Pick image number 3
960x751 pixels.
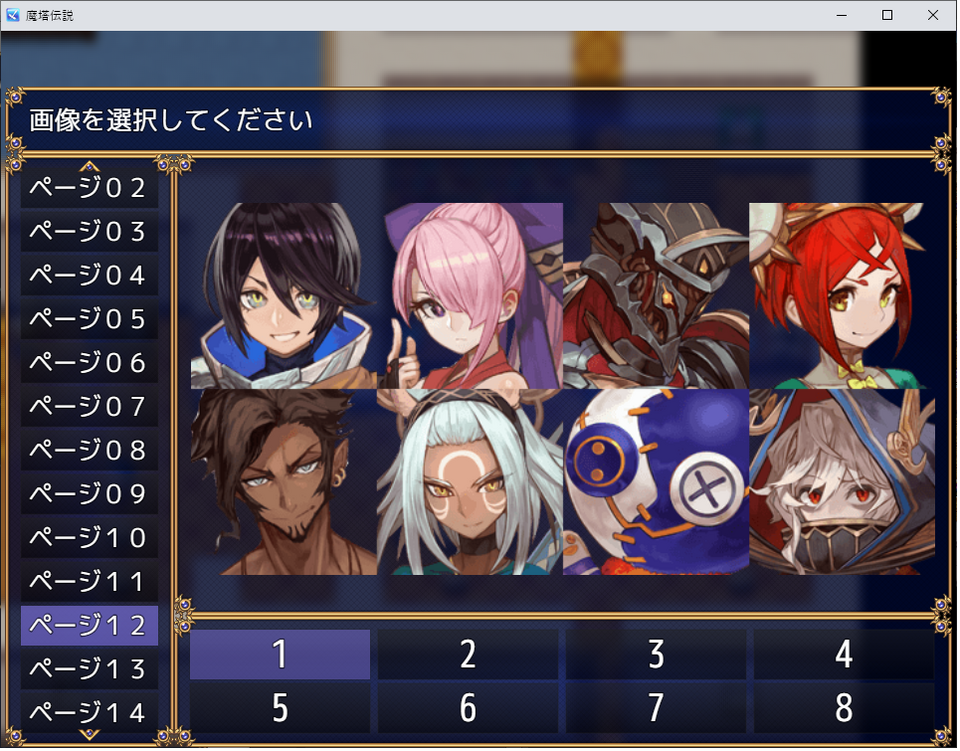point(655,655)
